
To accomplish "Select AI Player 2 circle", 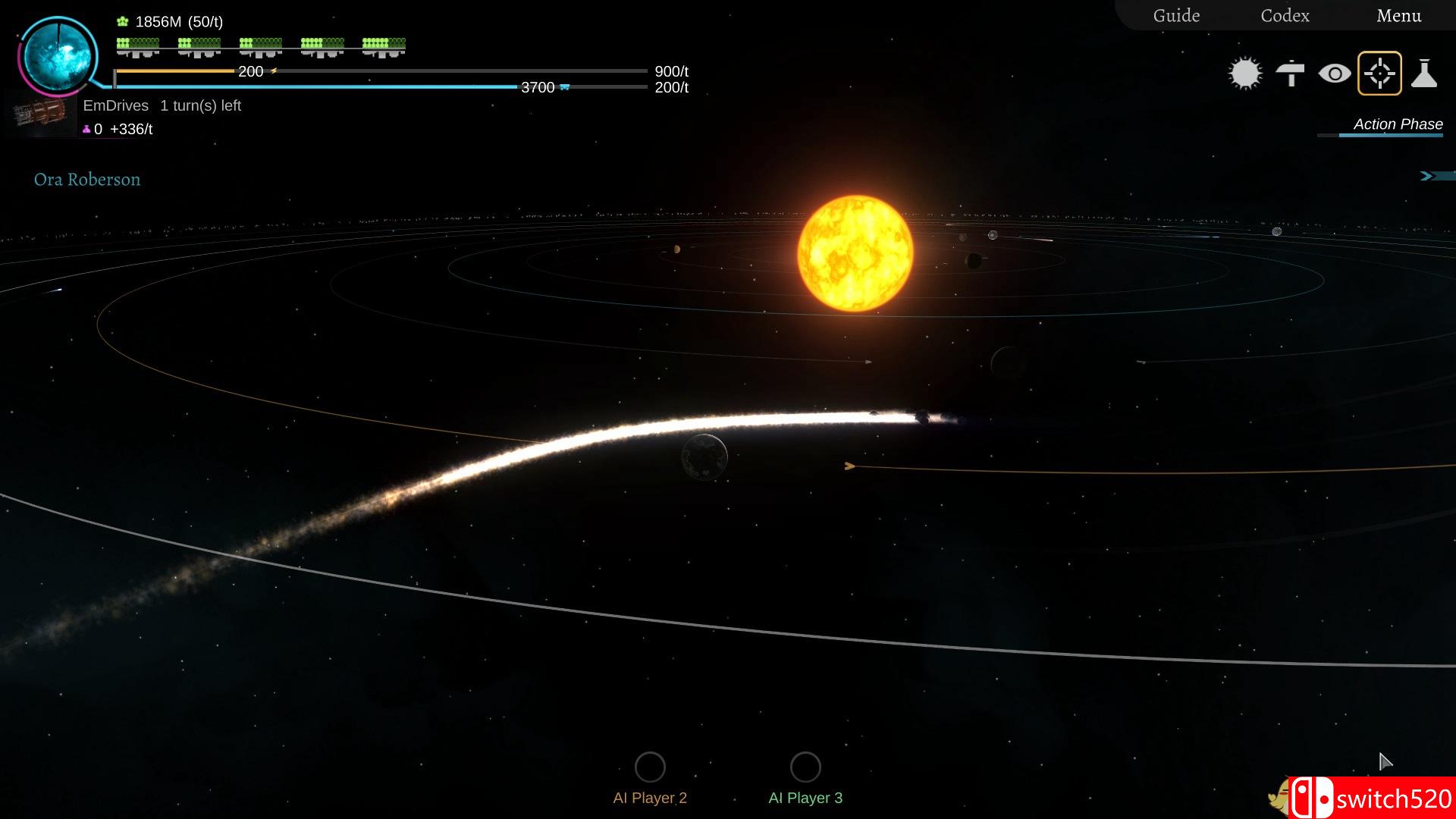I will click(x=650, y=767).
